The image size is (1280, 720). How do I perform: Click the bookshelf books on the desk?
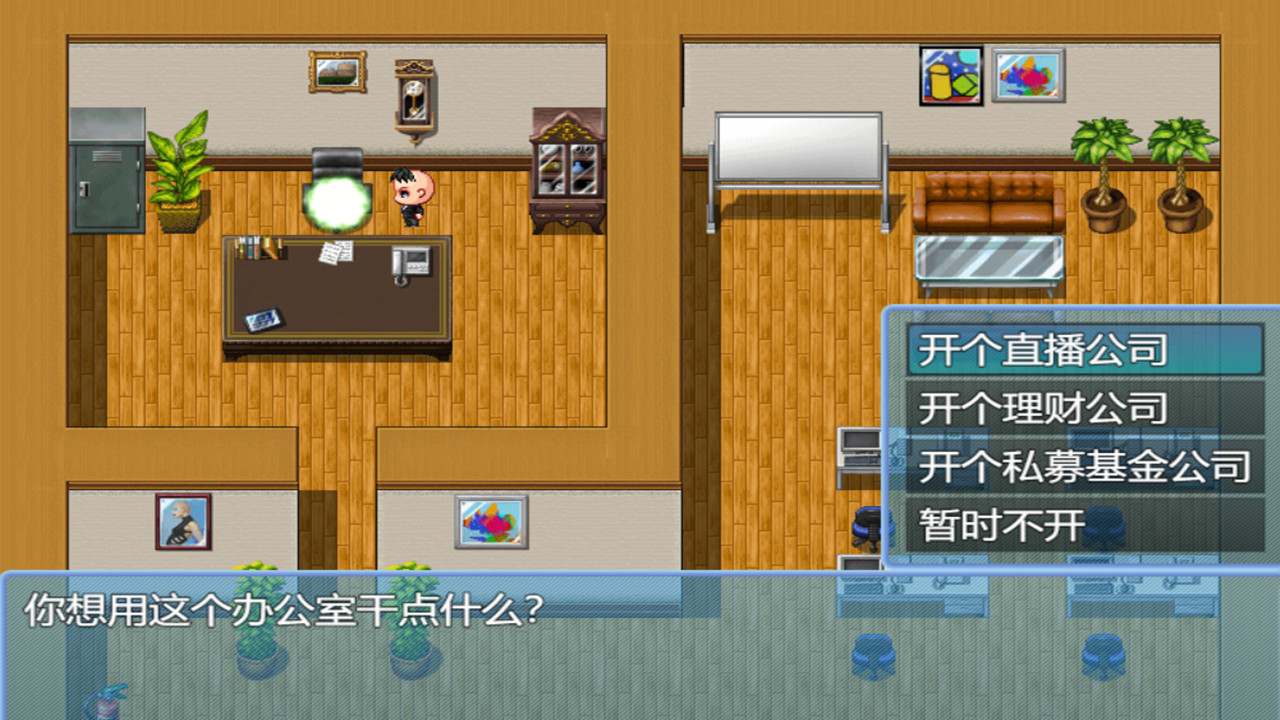coord(258,248)
